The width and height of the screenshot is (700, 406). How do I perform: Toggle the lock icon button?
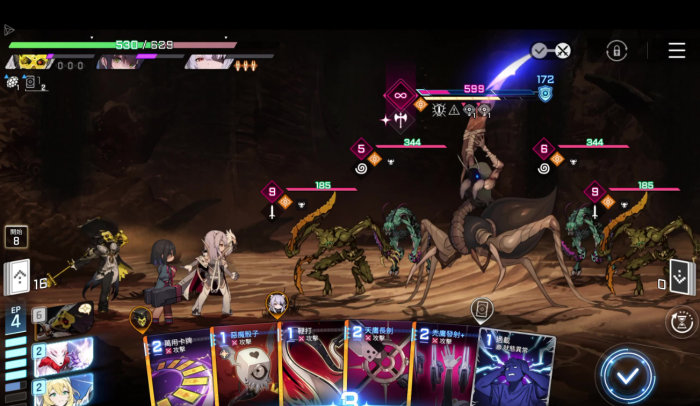[x=617, y=50]
